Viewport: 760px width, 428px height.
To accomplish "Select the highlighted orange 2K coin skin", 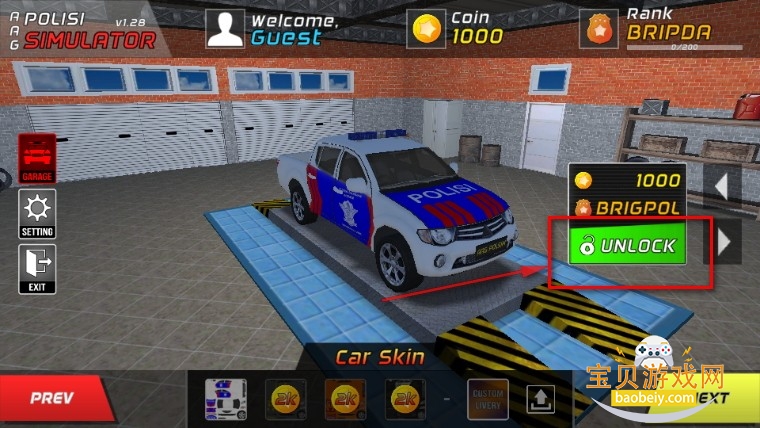I will pyautogui.click(x=344, y=399).
